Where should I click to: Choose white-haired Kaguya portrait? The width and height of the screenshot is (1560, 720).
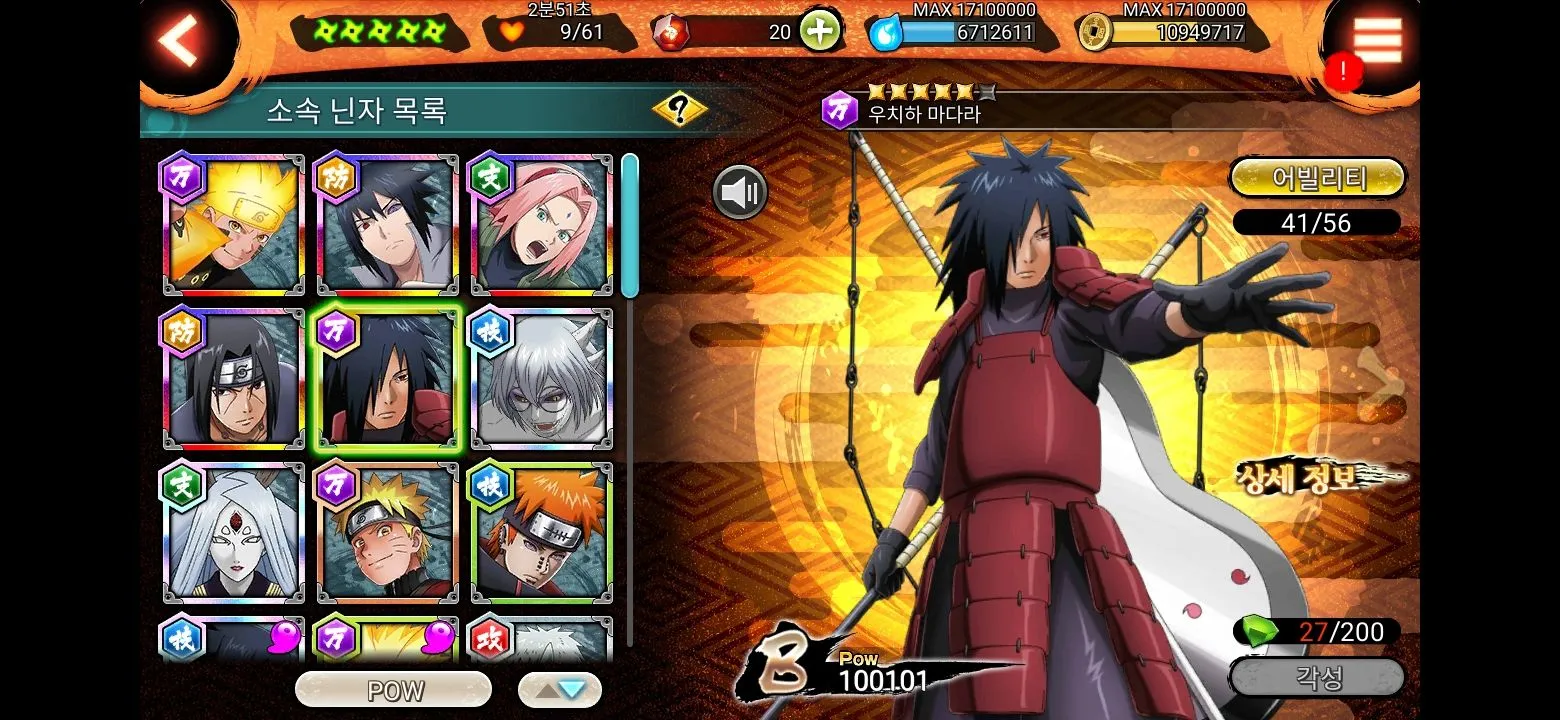coord(234,534)
